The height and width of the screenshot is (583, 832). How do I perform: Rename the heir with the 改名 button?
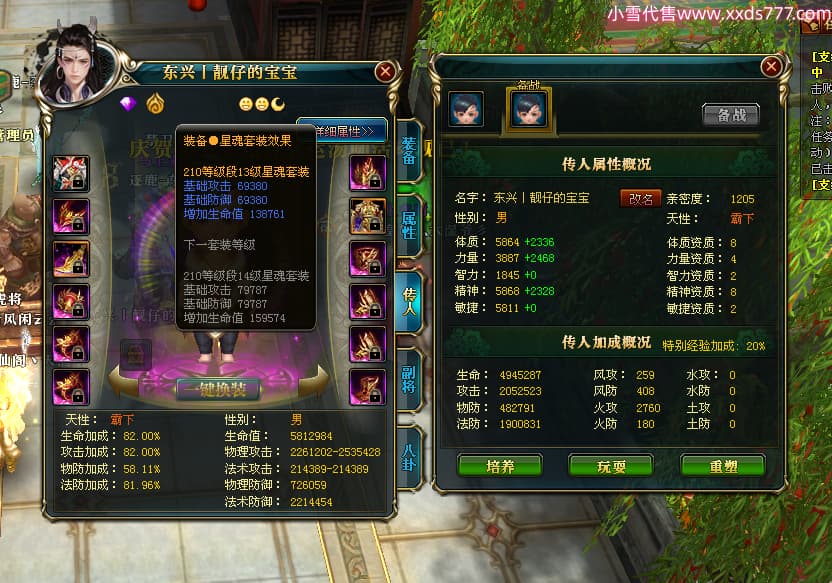(x=640, y=199)
